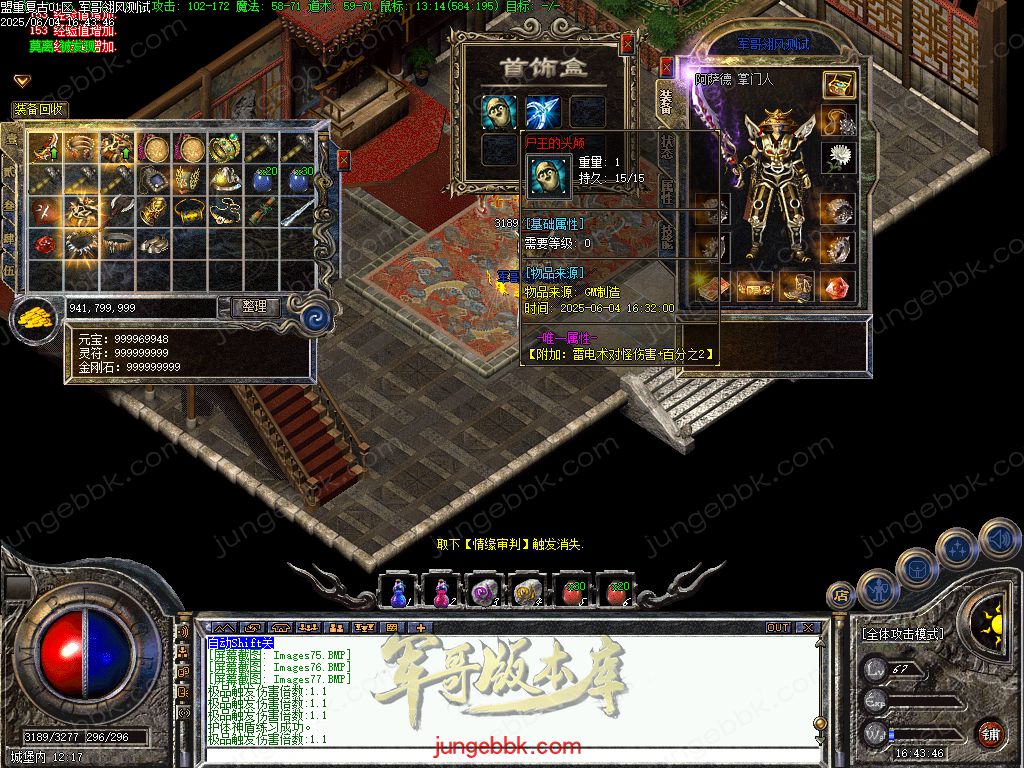Viewport: 1024px width, 768px height.
Task: Close the character equipment panel
Action: click(667, 66)
